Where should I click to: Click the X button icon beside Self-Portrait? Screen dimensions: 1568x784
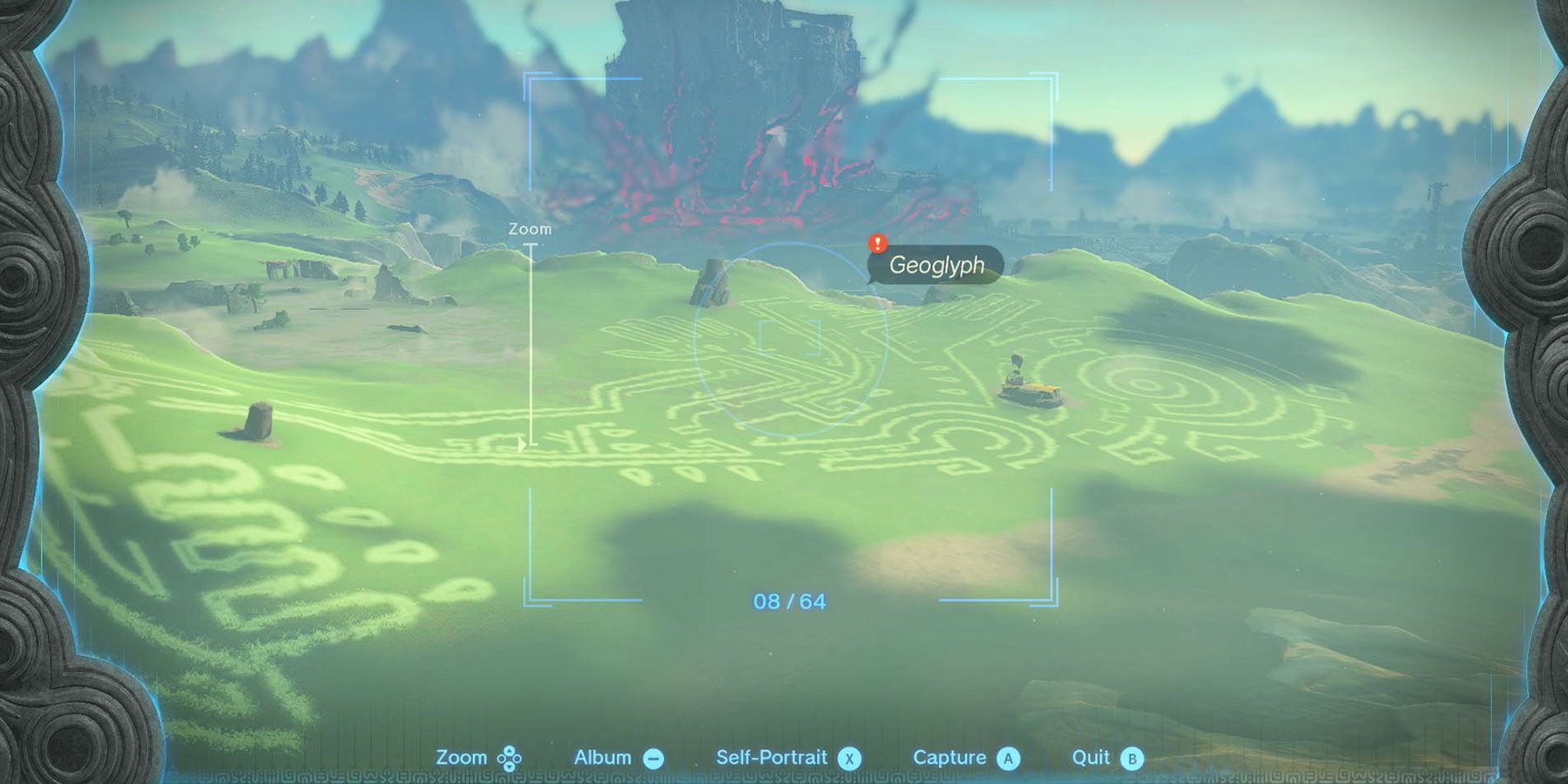(849, 757)
